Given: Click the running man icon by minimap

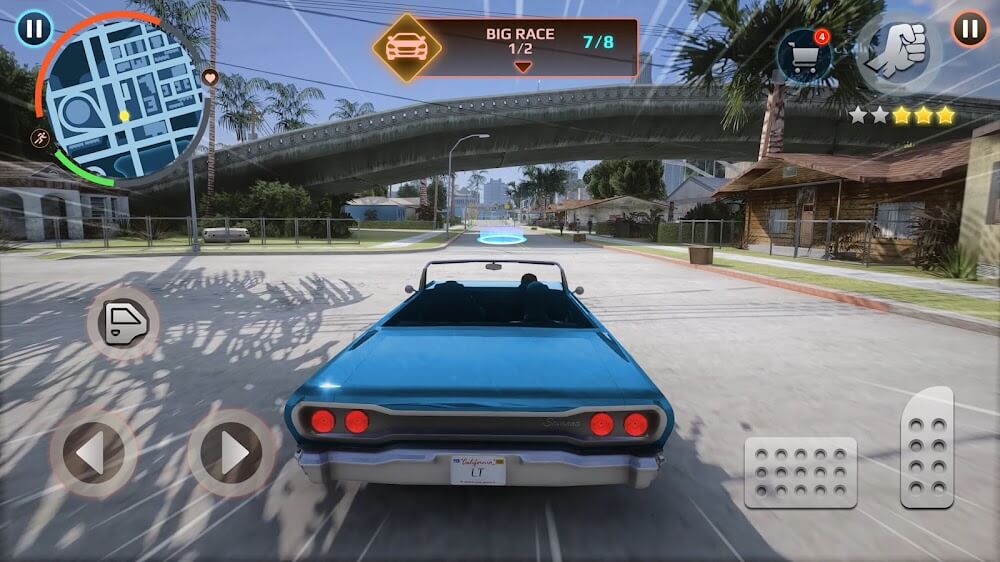Looking at the screenshot, I should (40, 138).
